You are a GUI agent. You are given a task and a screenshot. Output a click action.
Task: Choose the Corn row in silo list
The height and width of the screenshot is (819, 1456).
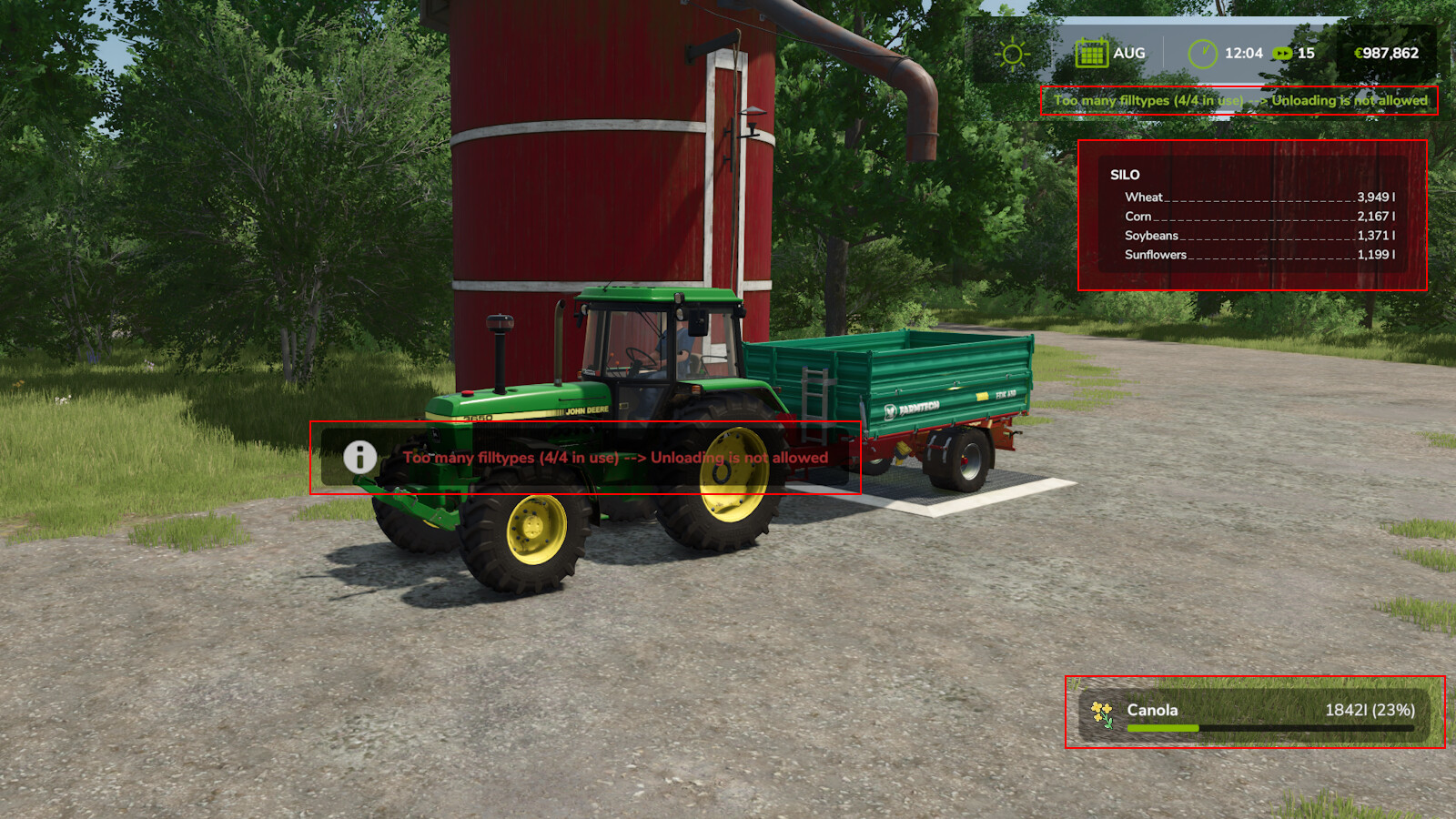(x=1259, y=217)
